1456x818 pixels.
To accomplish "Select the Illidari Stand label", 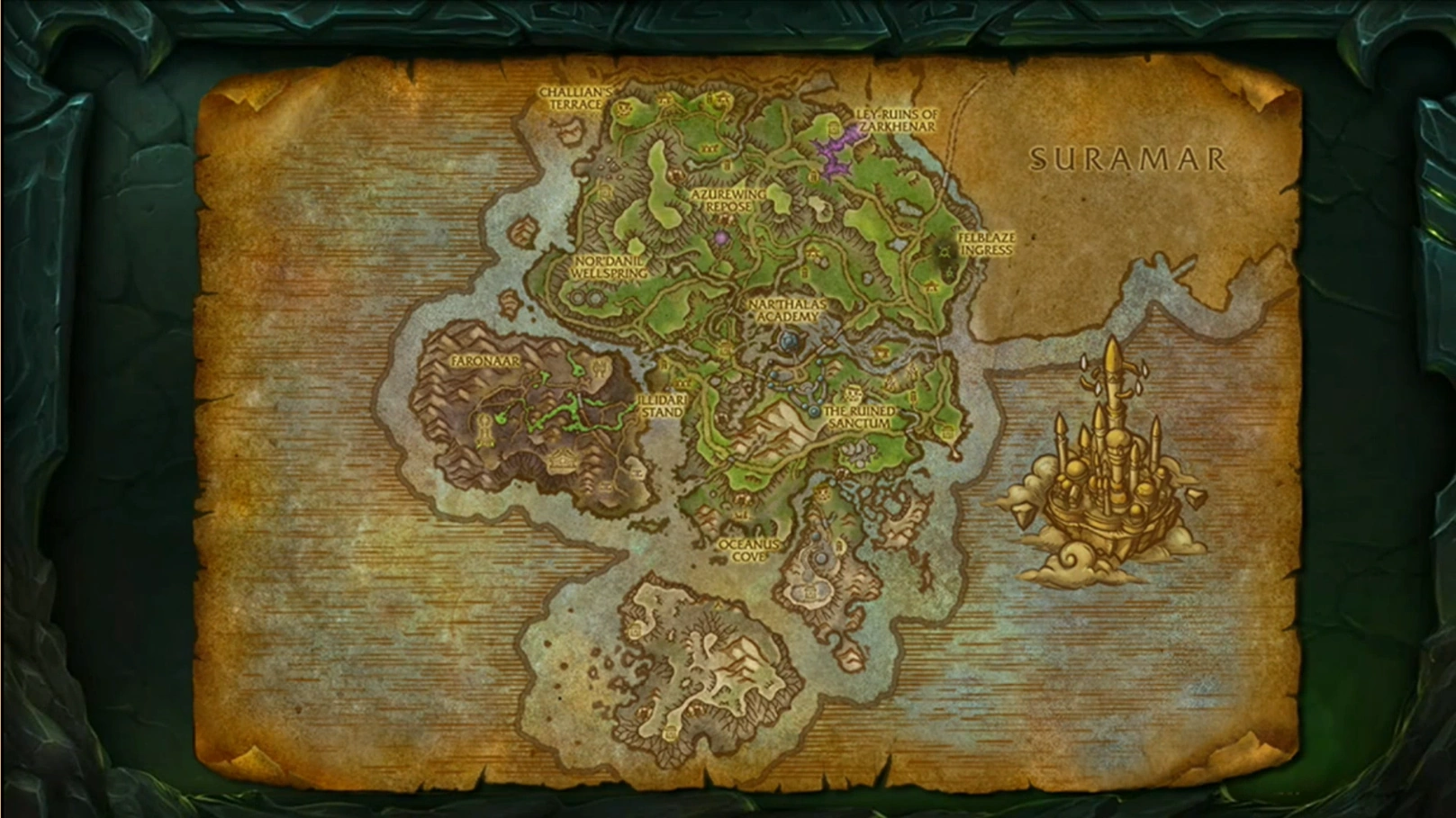I will pos(664,406).
